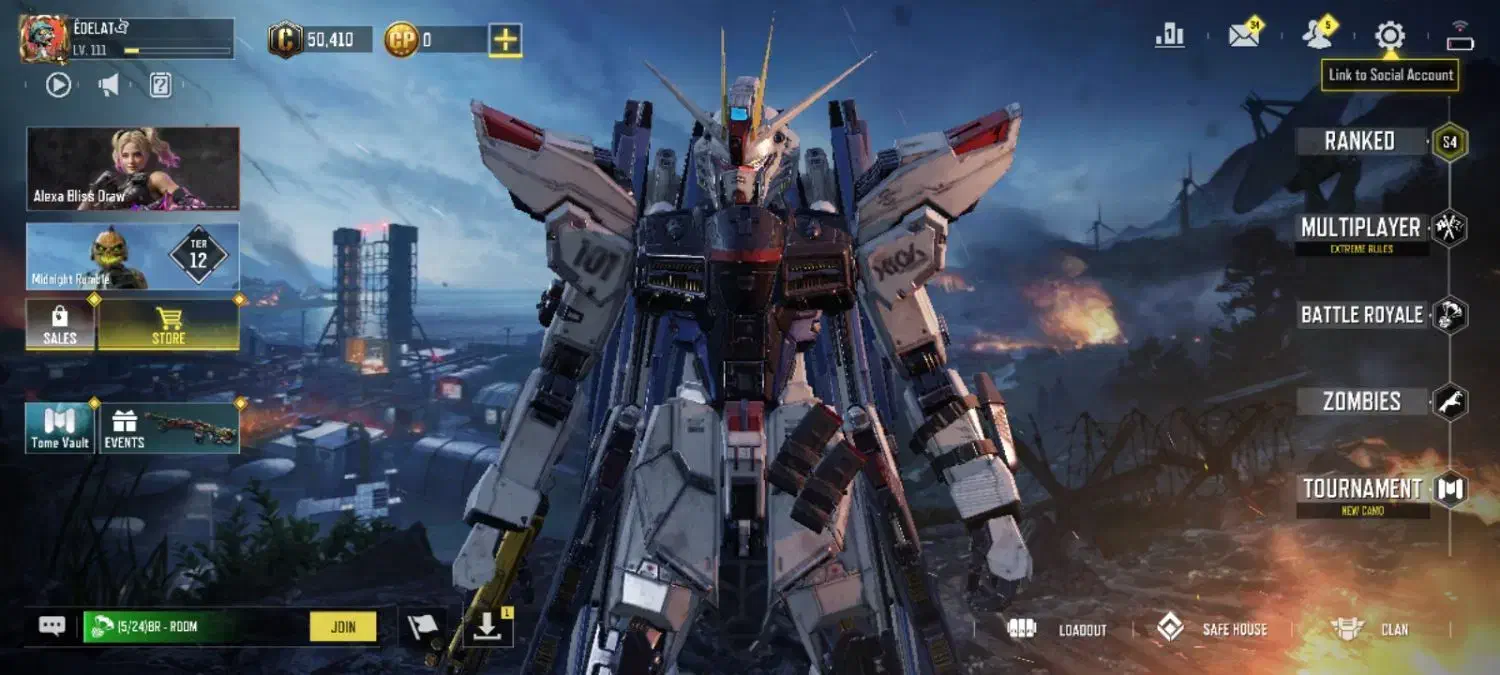Open the Tome Vault
Image resolution: width=1500 pixels, height=675 pixels.
tap(60, 428)
